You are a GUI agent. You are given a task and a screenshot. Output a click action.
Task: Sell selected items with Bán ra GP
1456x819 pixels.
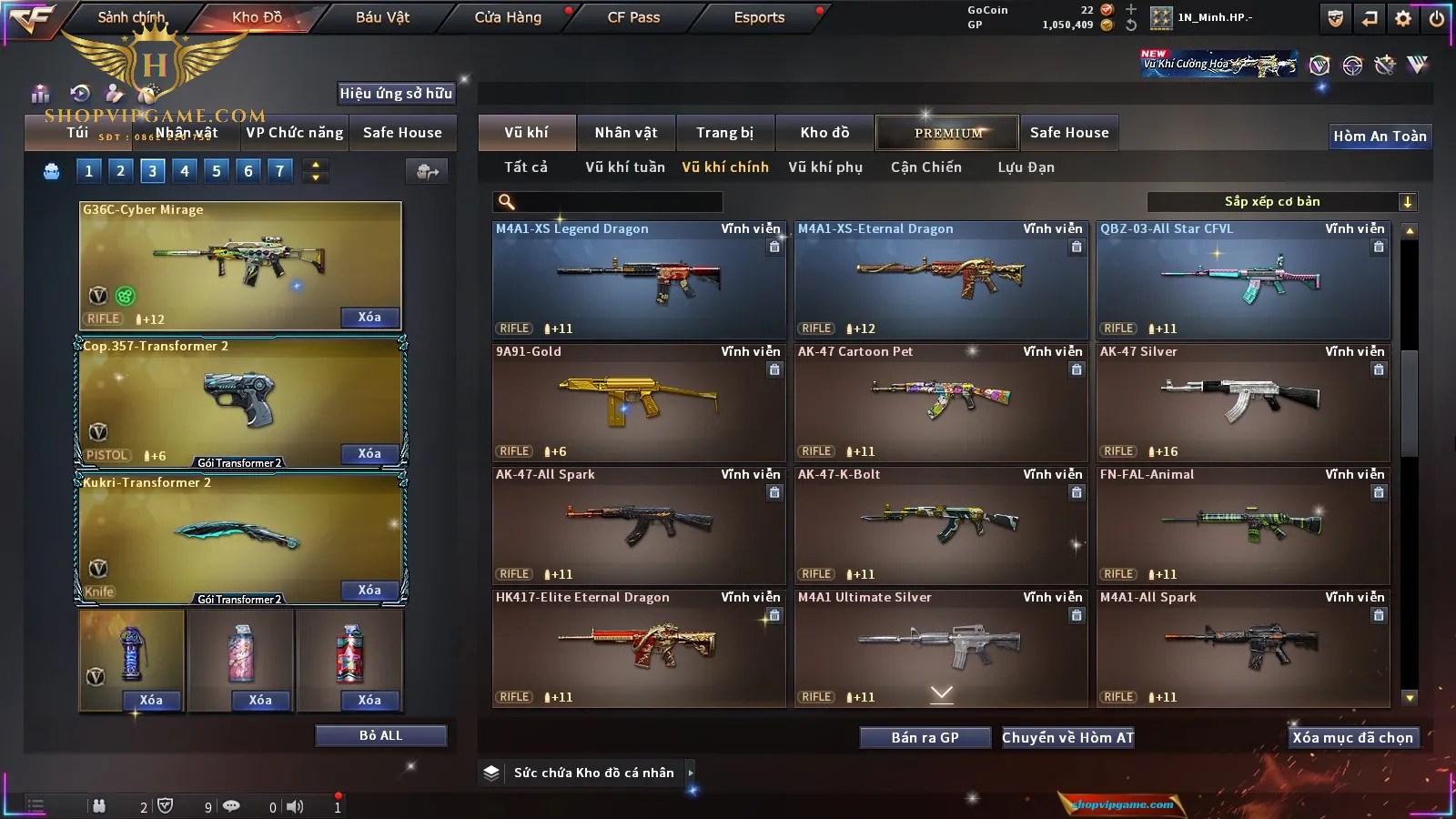pyautogui.click(x=925, y=738)
